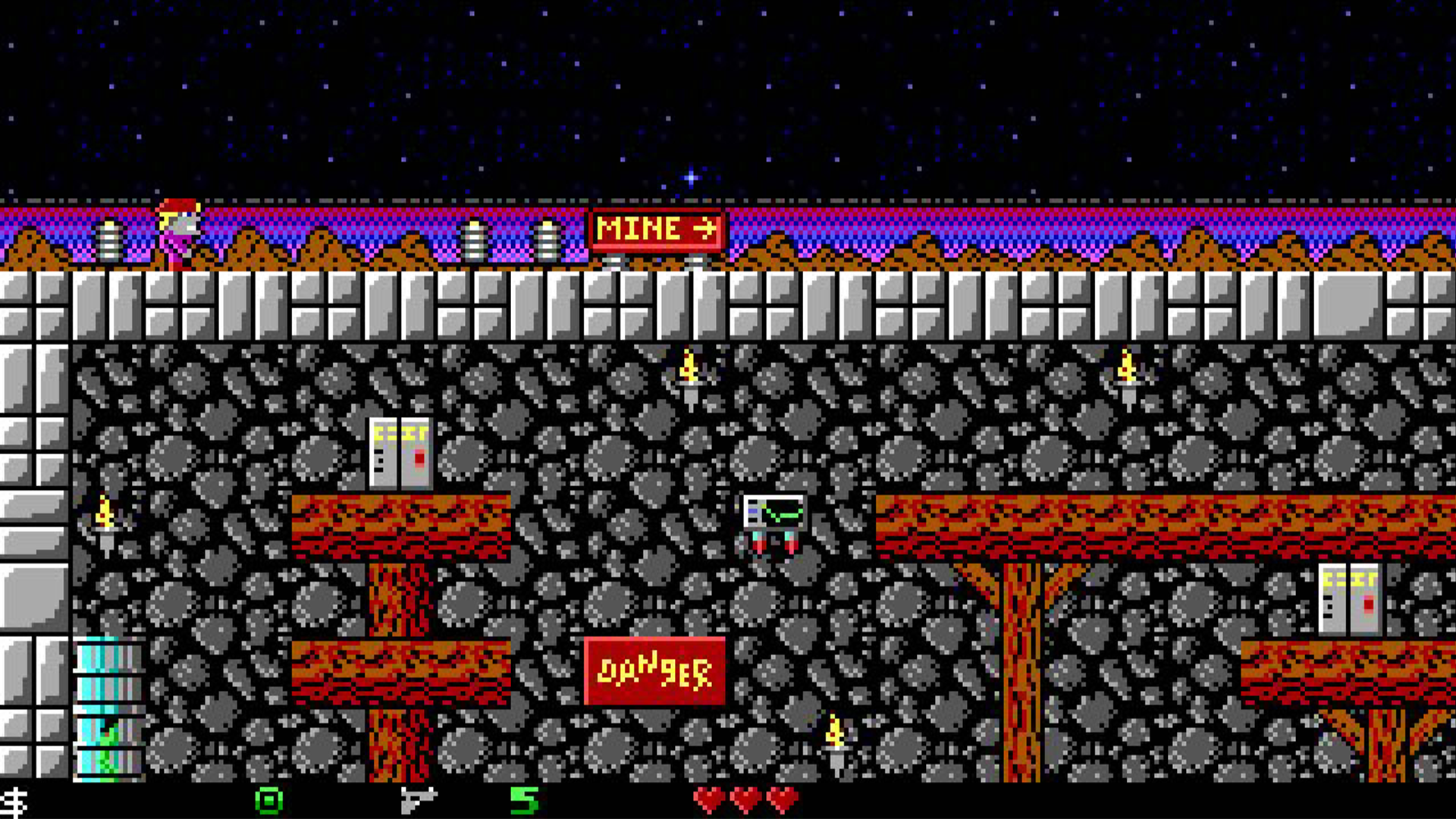Image resolution: width=1456 pixels, height=819 pixels.
Task: Expand the DANGER warning sign
Action: (x=656, y=671)
